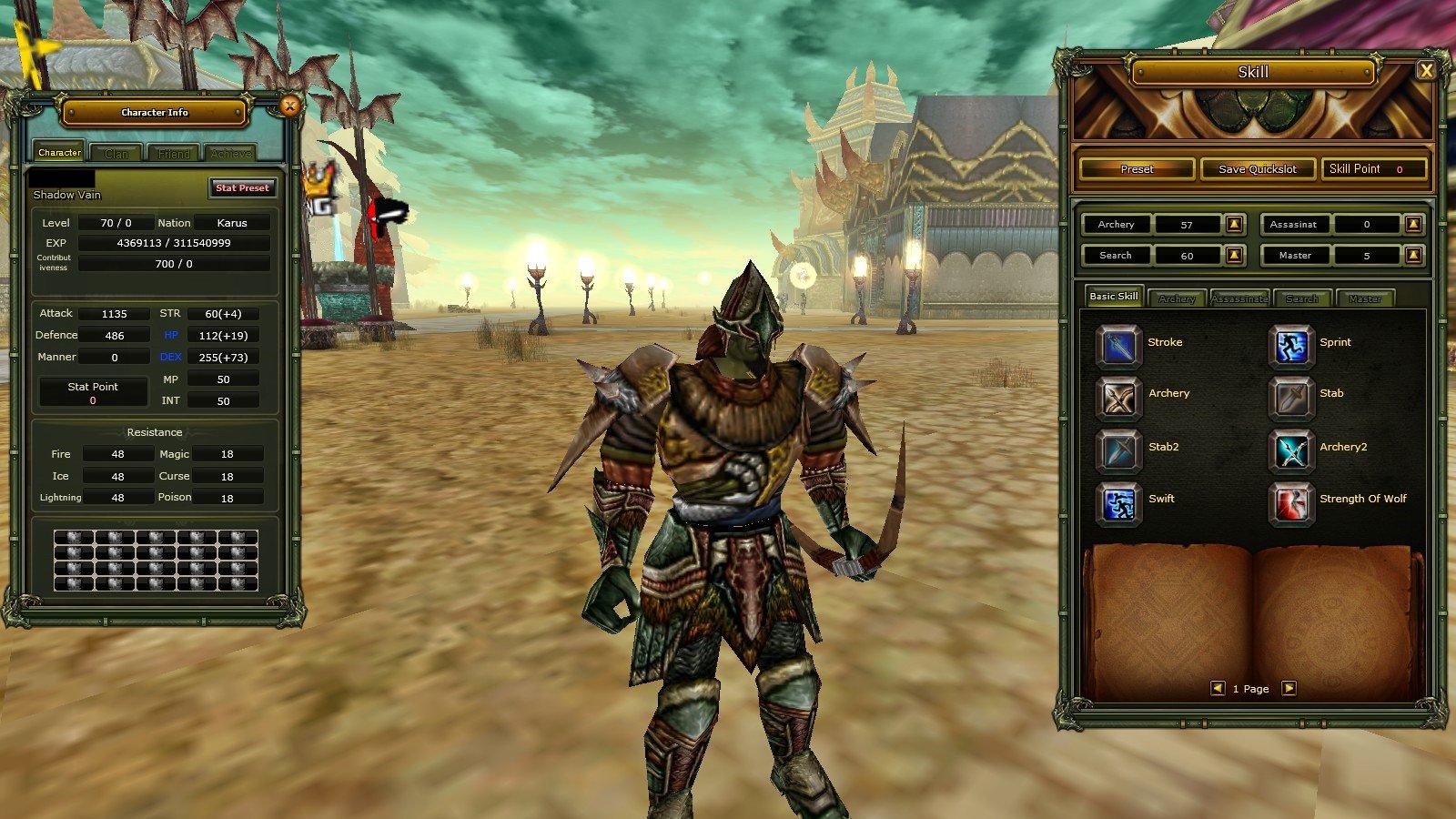The image size is (1456, 819).
Task: Activate the Archery2 skill icon
Action: click(x=1292, y=452)
